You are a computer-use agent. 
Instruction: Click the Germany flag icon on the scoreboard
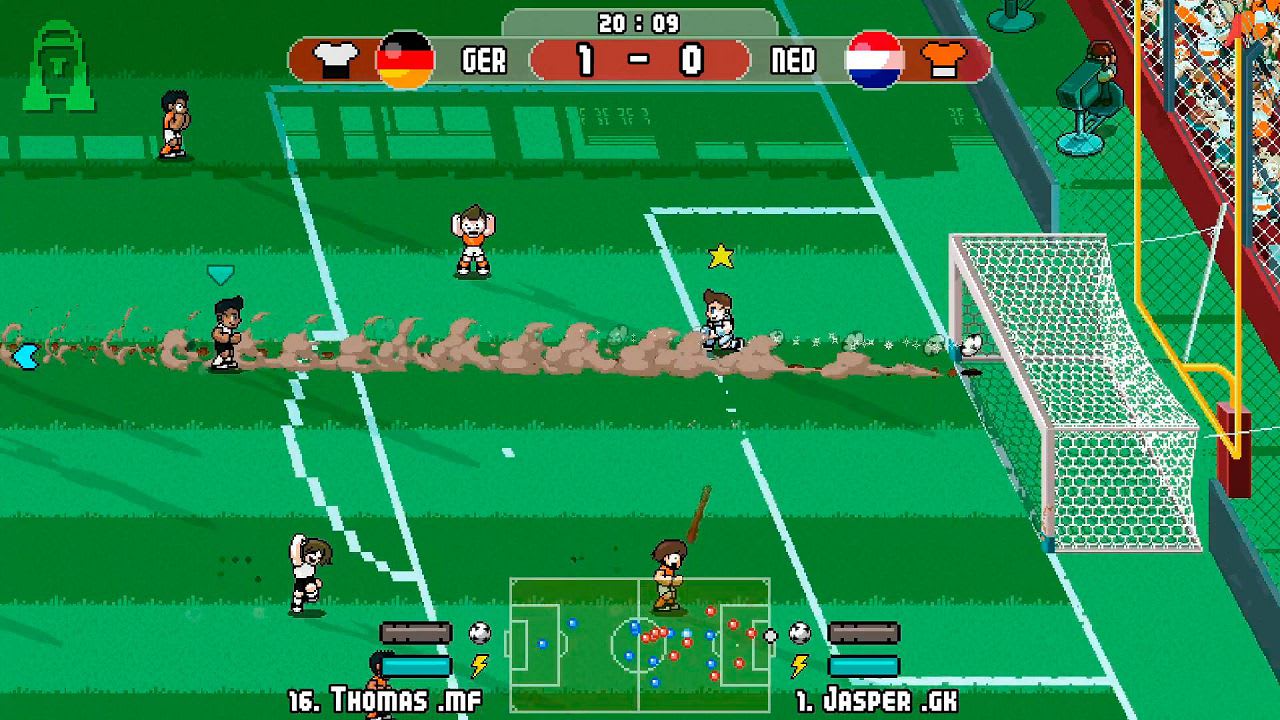click(x=404, y=58)
